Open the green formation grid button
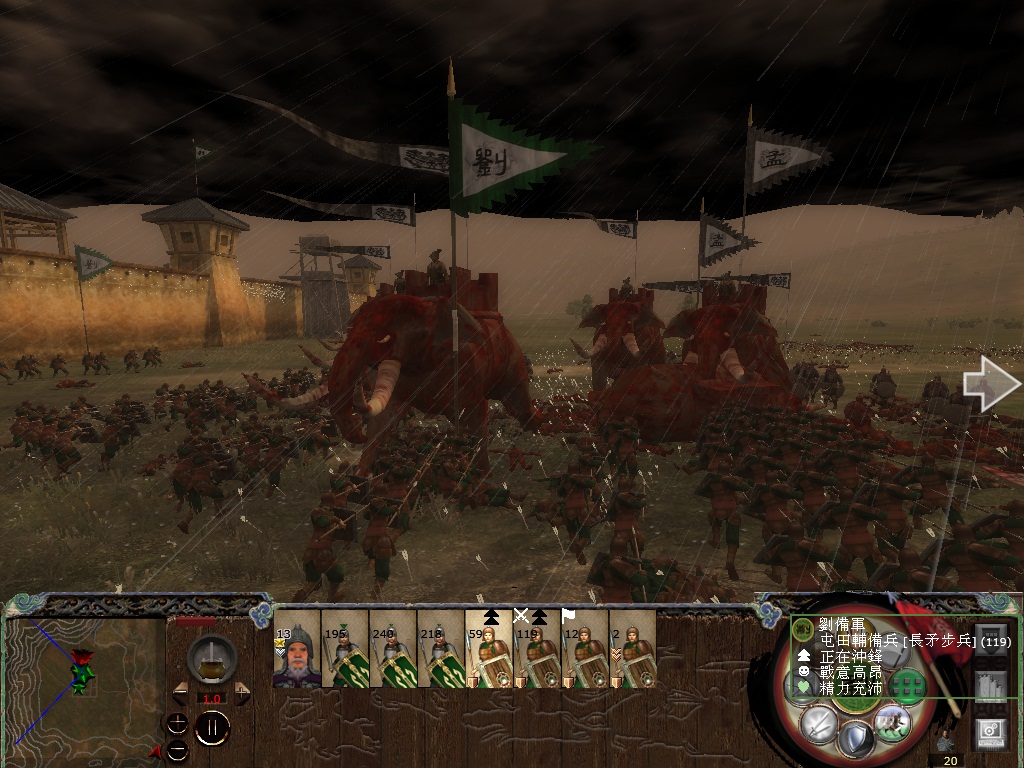Viewport: 1024px width, 768px height. click(x=907, y=686)
